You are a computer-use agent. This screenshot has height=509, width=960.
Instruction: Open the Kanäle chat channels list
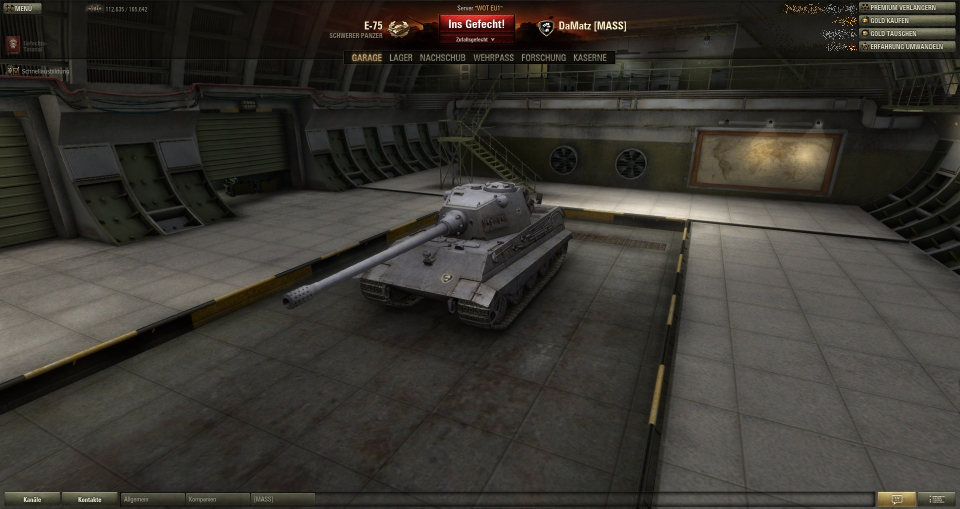click(32, 499)
